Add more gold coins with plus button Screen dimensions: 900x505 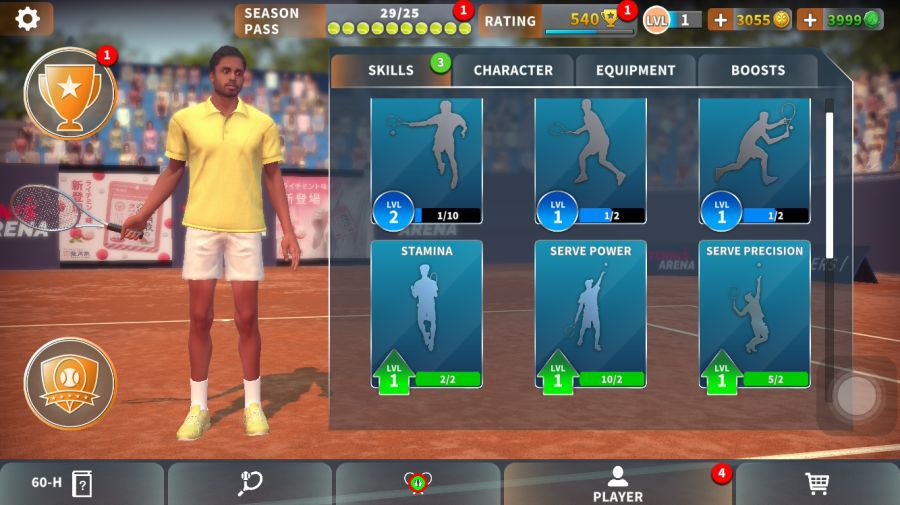coord(720,20)
